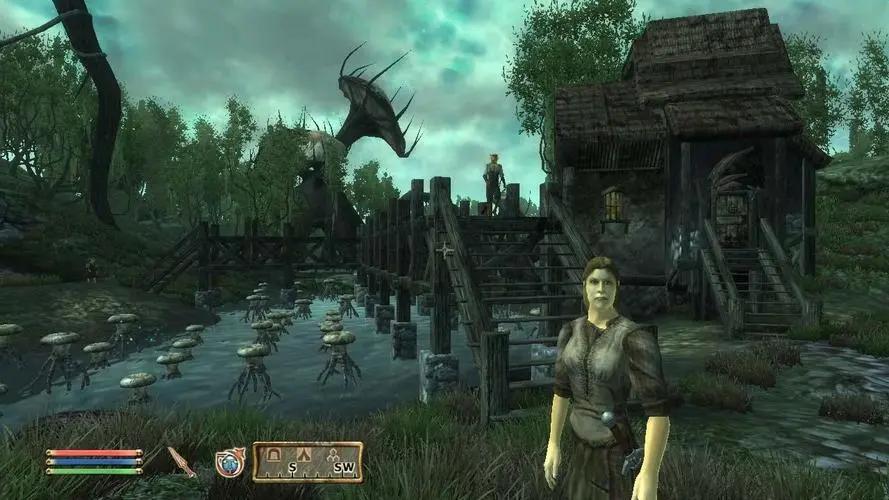The width and height of the screenshot is (889, 500).
Task: Click the compass bar
Action: [307, 462]
